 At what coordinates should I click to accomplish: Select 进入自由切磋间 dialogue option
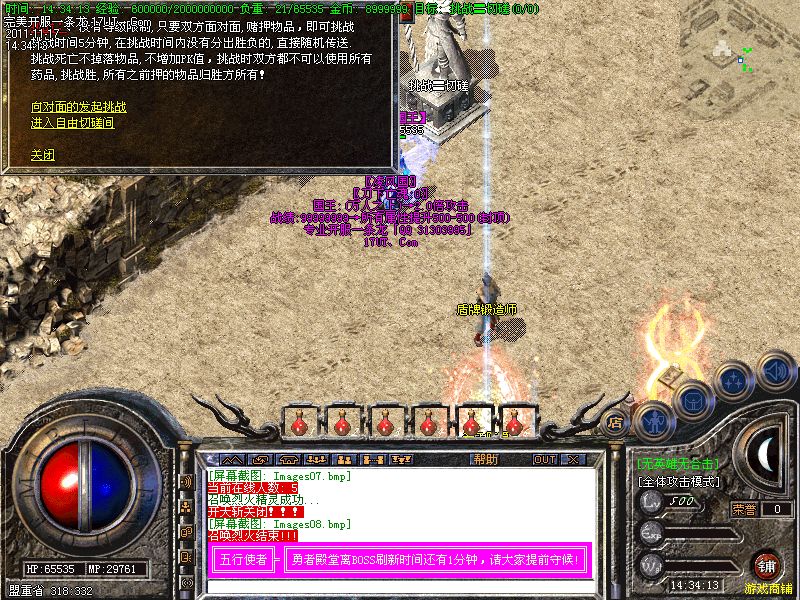pos(72,123)
